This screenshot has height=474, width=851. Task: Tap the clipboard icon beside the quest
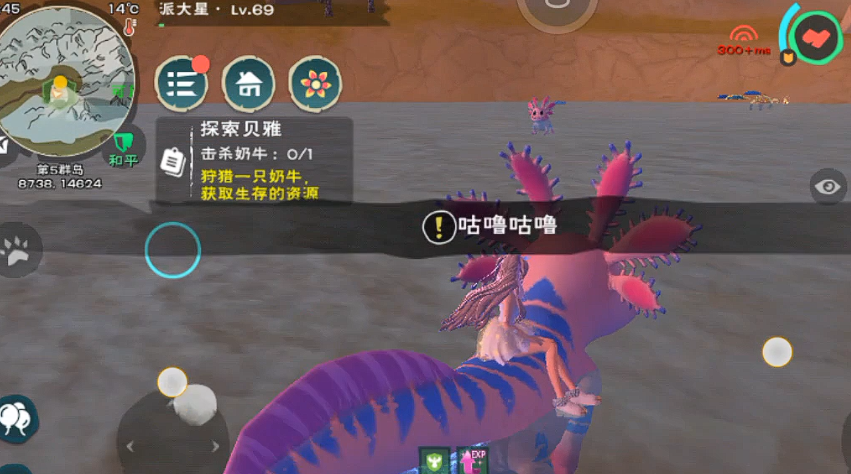click(172, 160)
